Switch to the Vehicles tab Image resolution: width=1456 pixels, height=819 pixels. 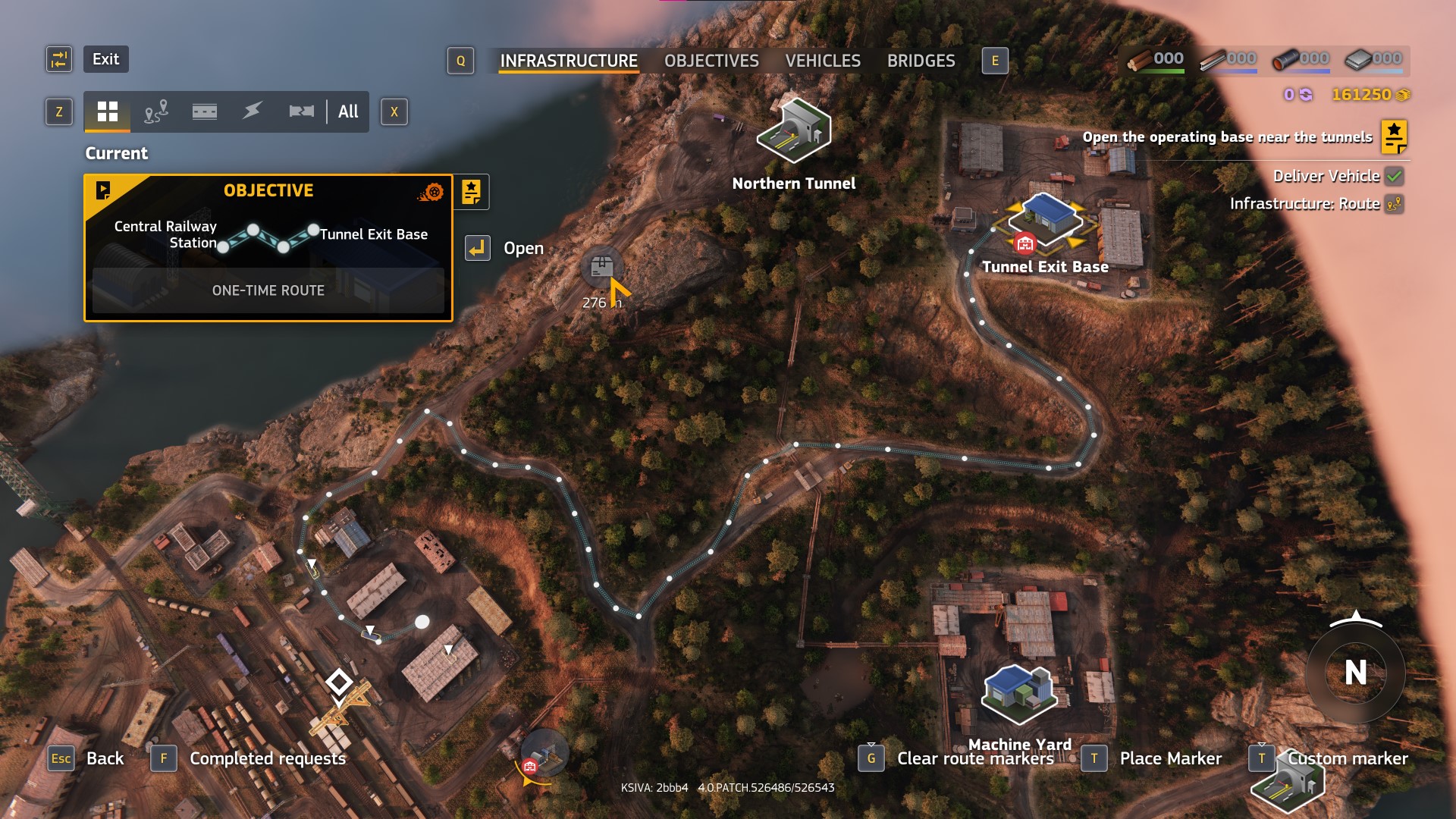823,61
